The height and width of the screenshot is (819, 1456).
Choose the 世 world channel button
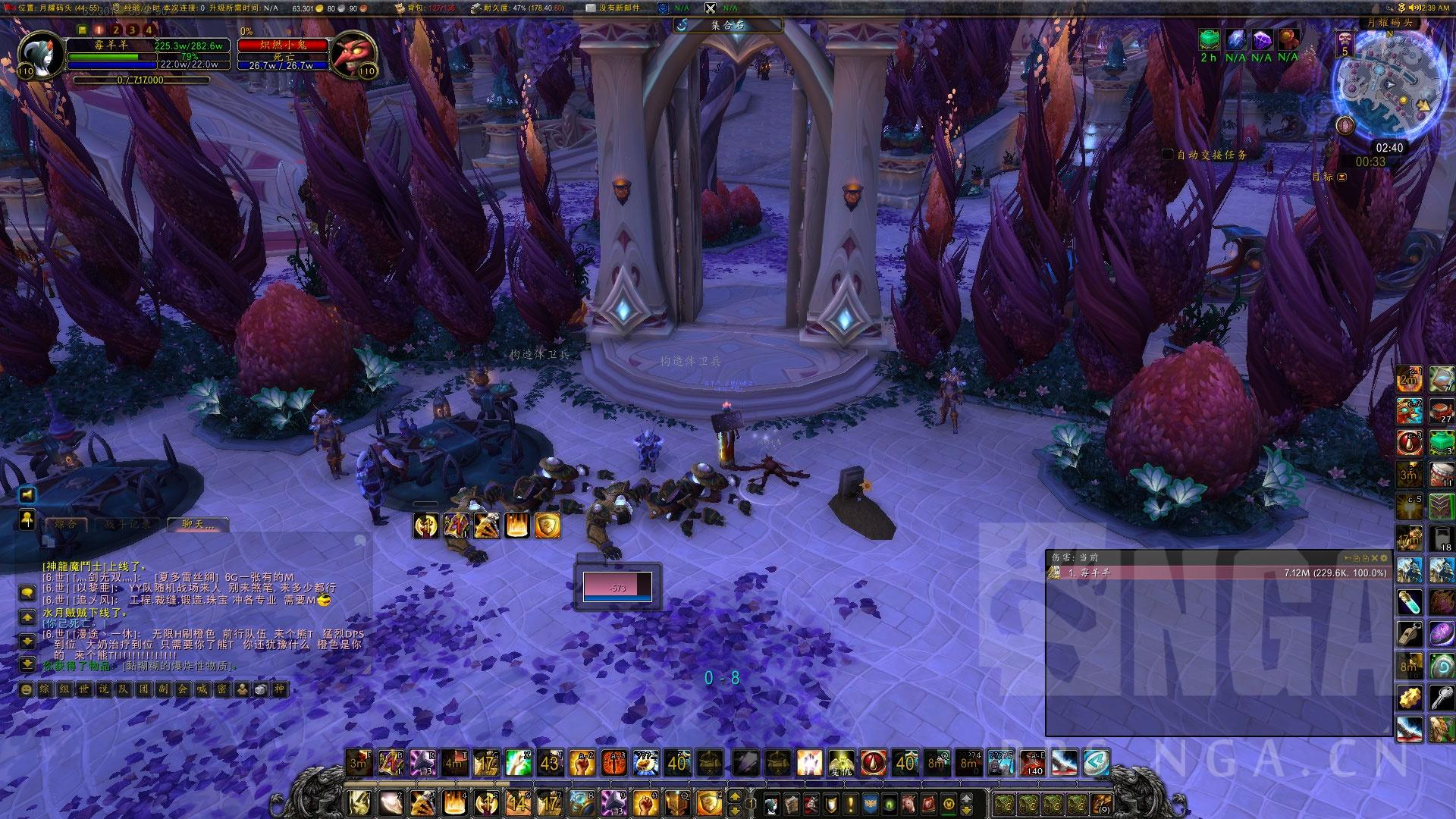[84, 689]
